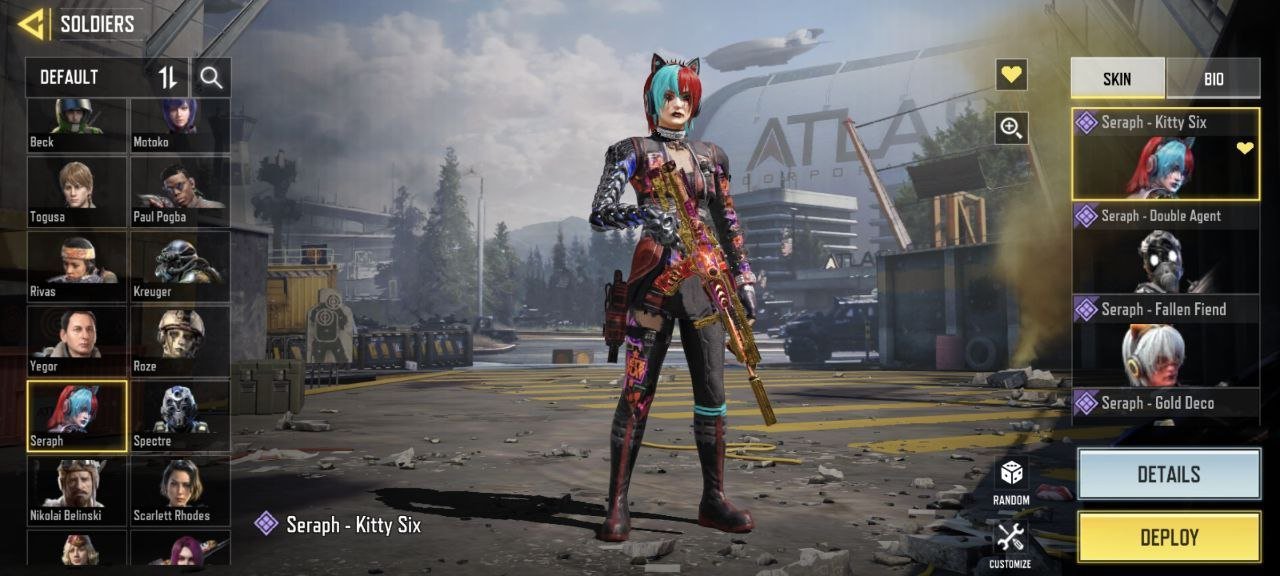Select the Spectre soldier tile

tap(180, 415)
